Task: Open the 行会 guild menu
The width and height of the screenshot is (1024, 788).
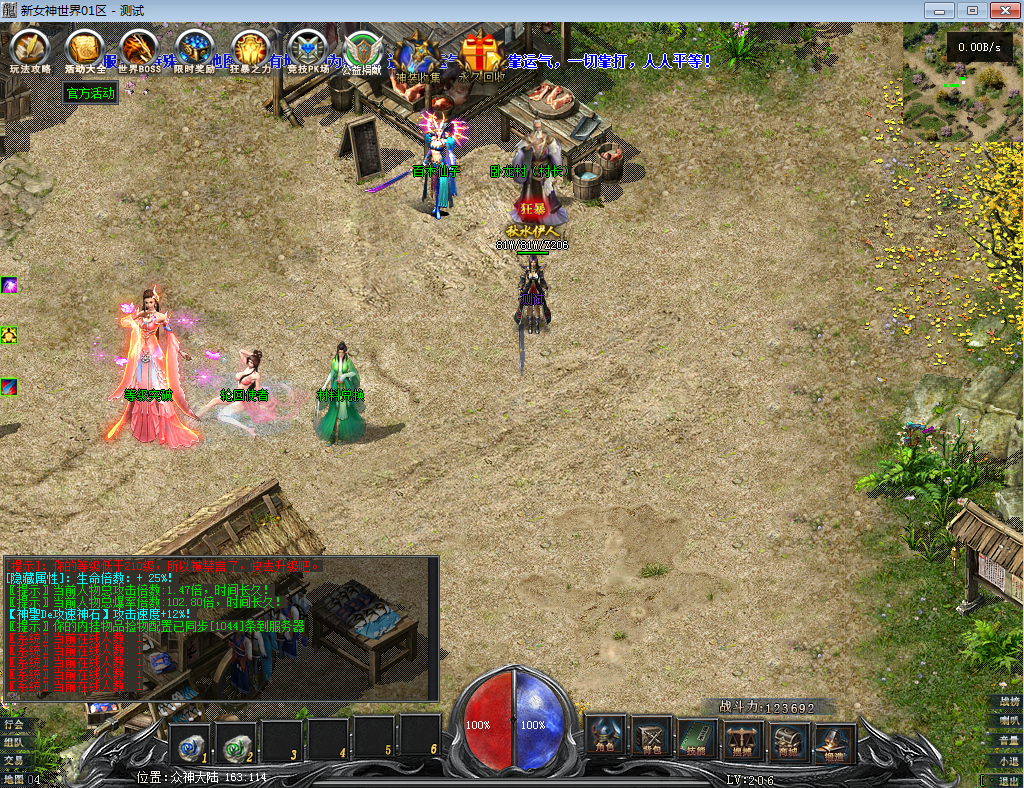Action: click(x=13, y=723)
